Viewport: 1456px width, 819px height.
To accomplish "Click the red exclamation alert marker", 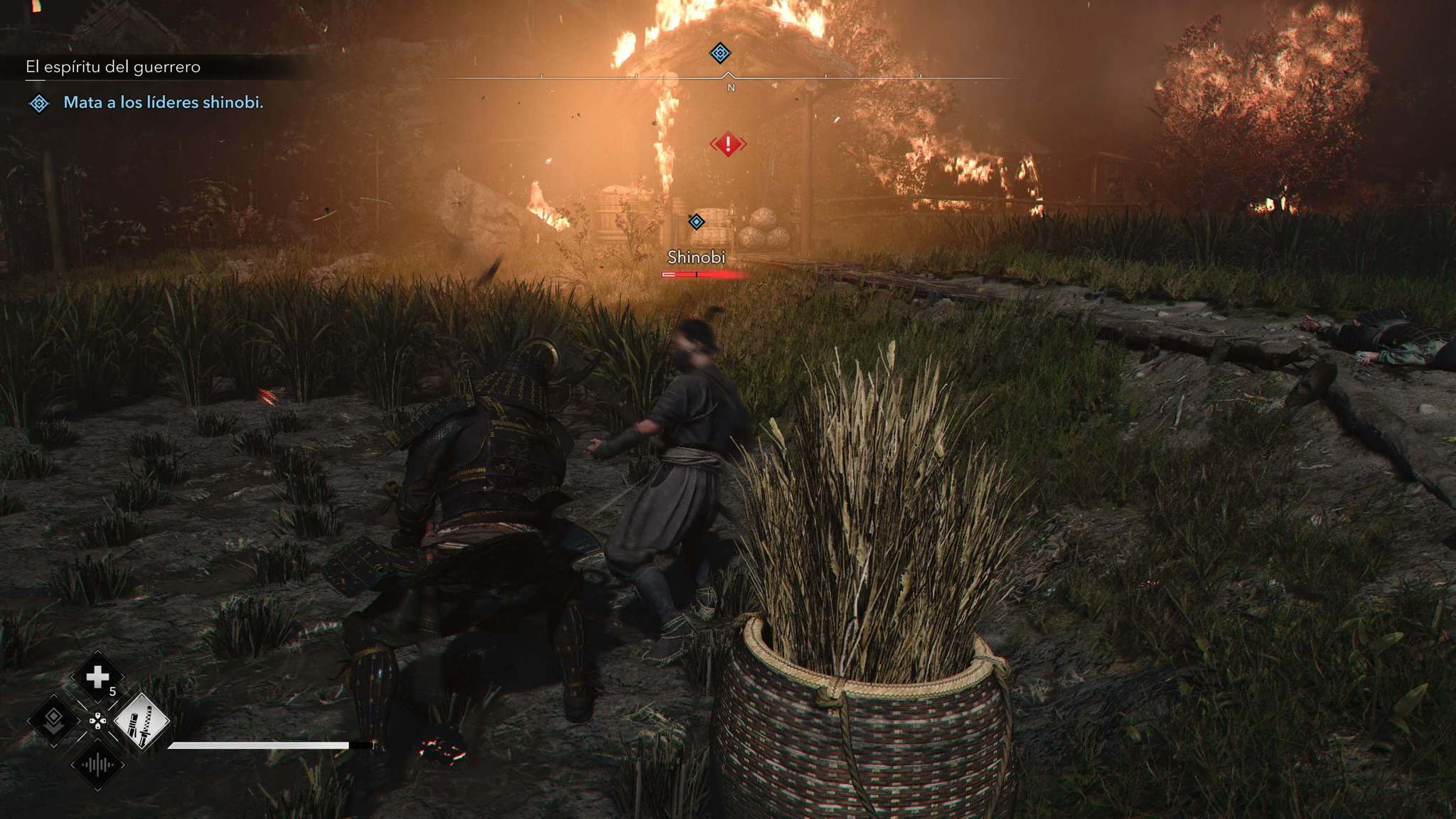I will [x=727, y=144].
